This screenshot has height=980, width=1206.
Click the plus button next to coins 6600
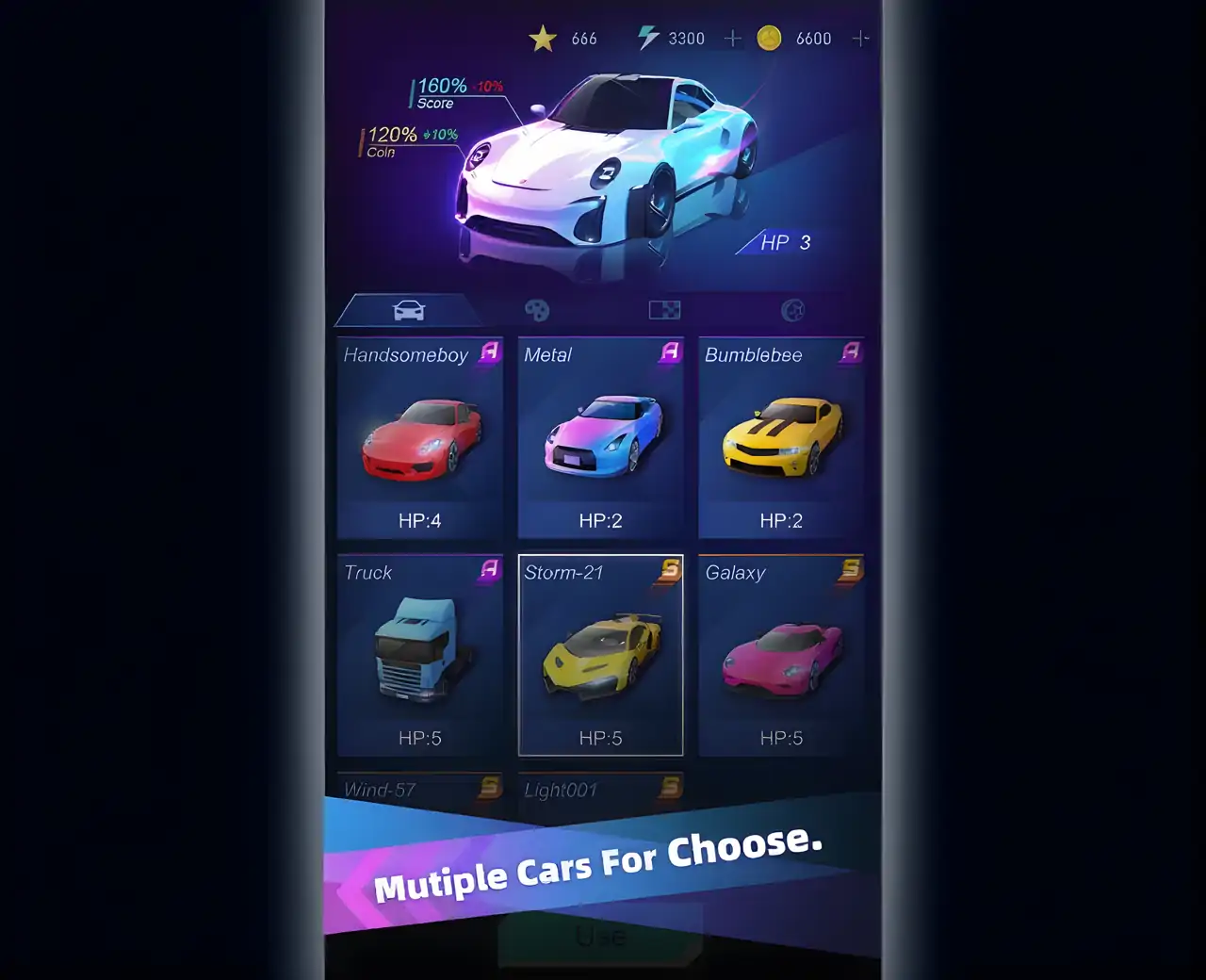(x=859, y=38)
